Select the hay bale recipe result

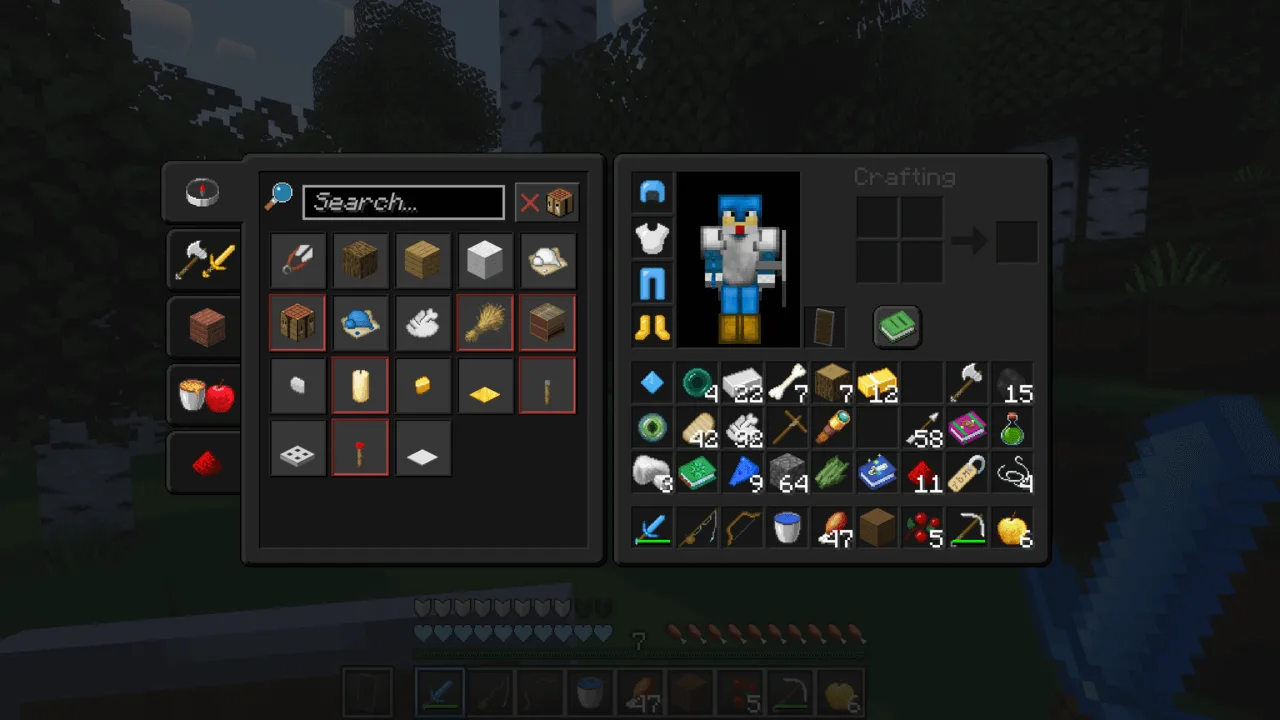485,322
